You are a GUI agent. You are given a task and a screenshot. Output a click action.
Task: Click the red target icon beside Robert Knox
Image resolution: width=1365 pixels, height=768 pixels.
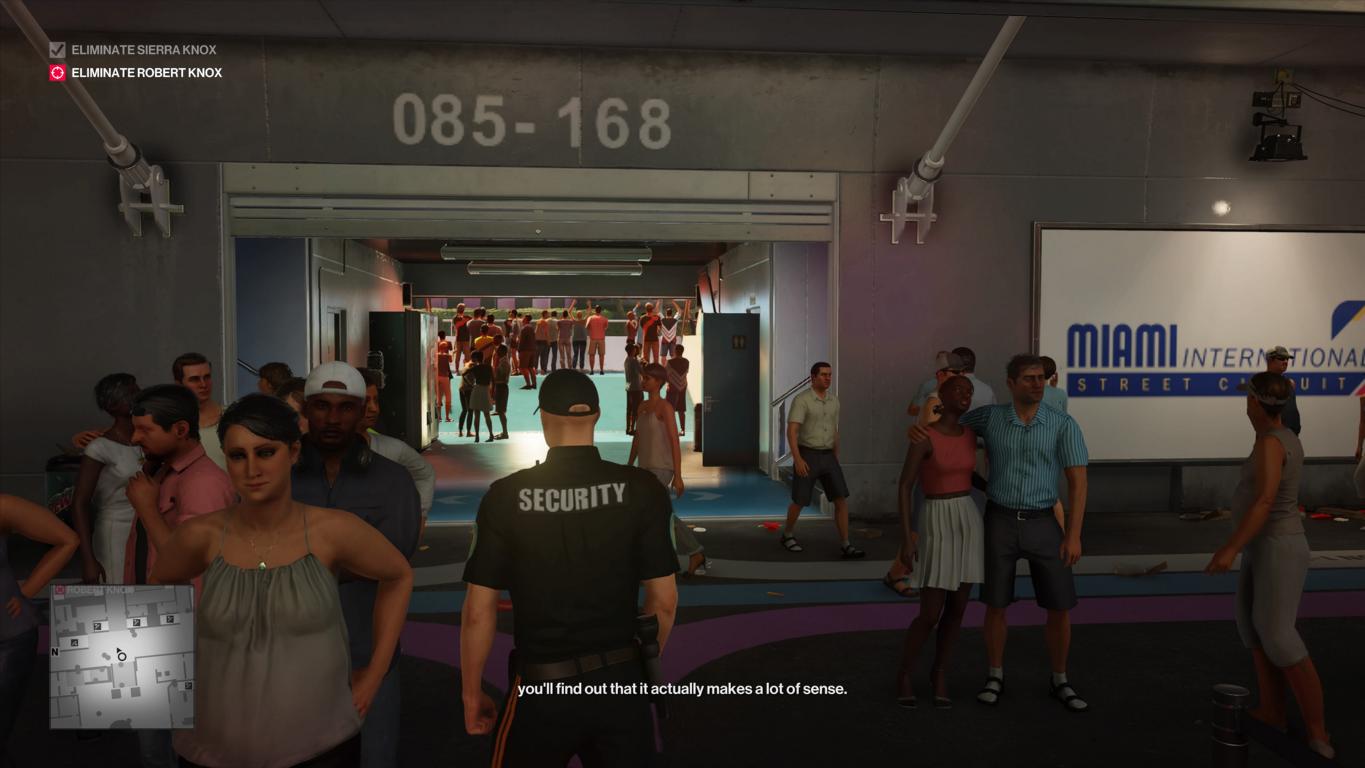click(58, 73)
